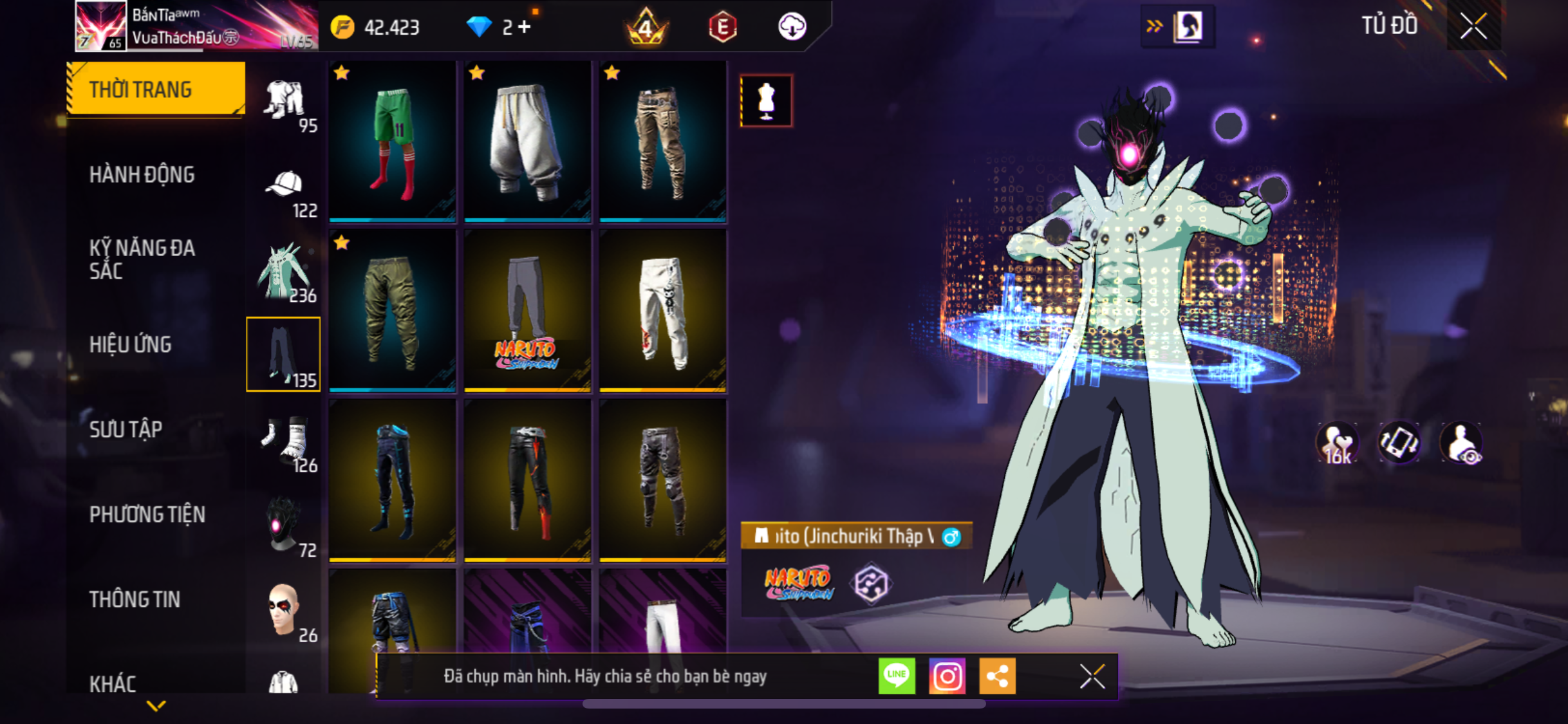Select the Kỹ Năng Đa Sắc tab
The width and height of the screenshot is (1568, 724).
tap(142, 259)
